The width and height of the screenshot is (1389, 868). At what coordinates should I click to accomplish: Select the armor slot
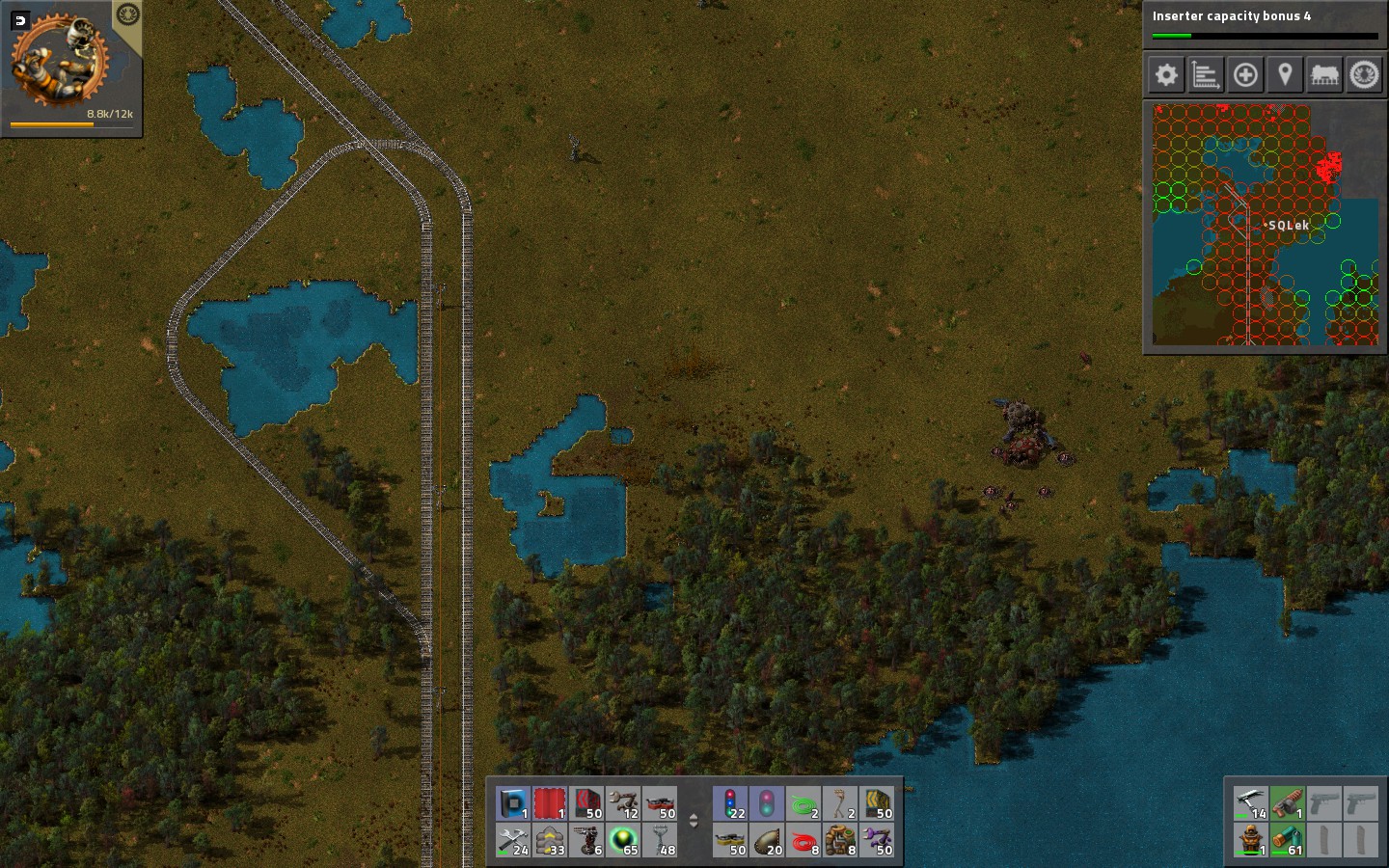click(1250, 840)
